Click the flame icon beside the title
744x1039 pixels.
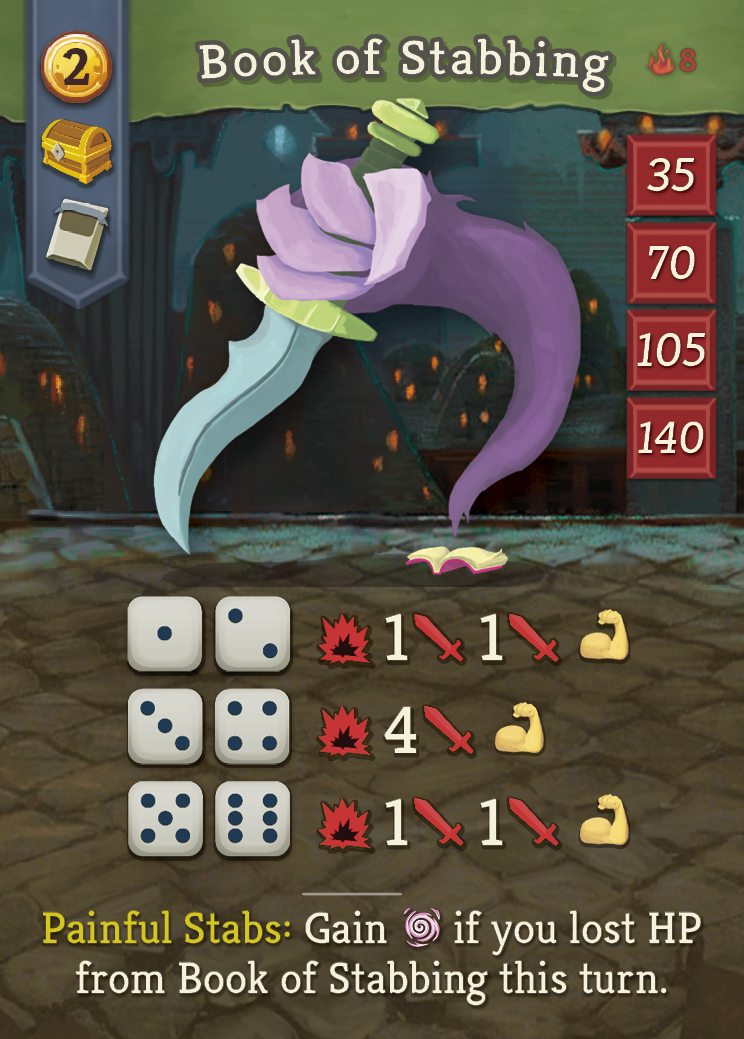[x=660, y=62]
